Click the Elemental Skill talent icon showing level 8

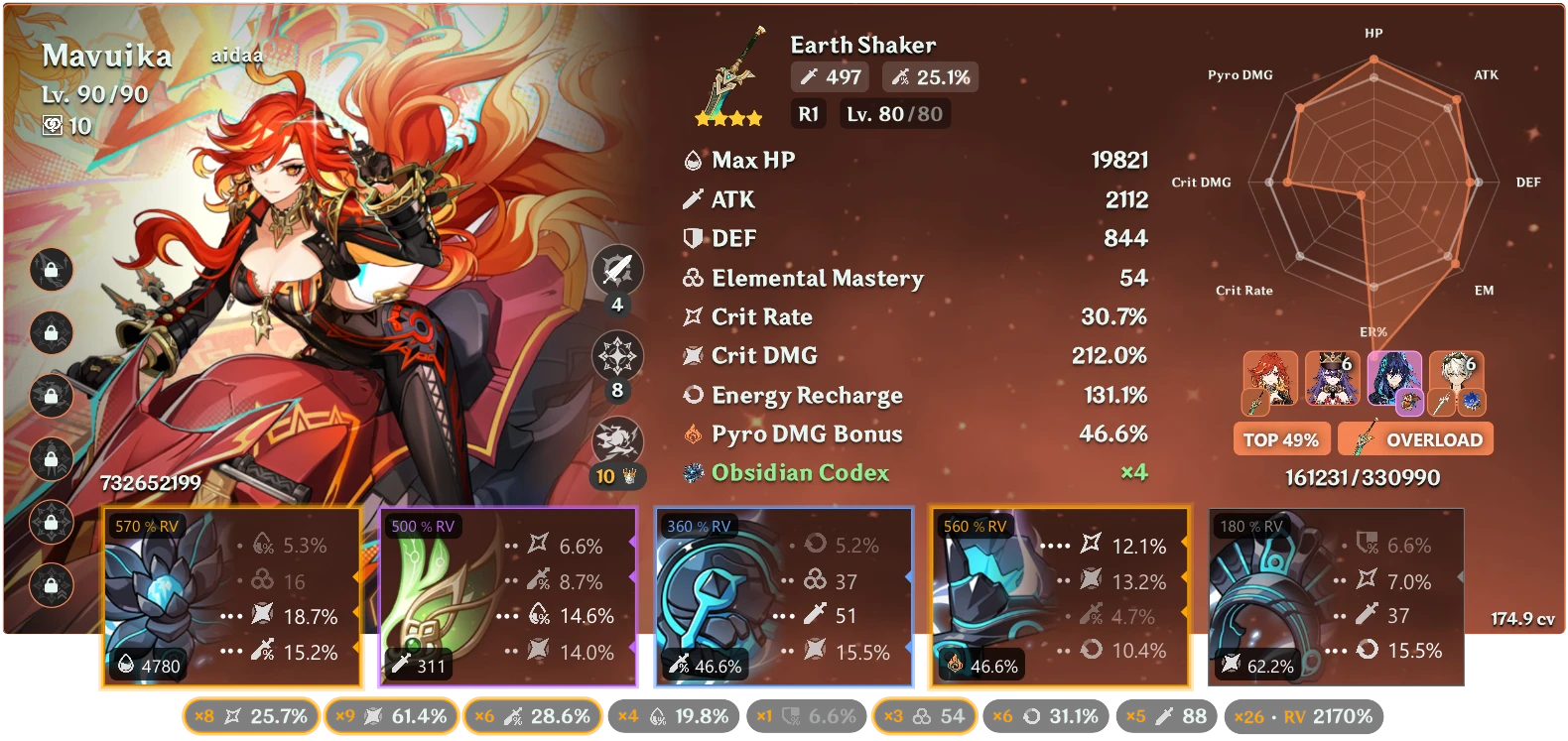click(615, 355)
